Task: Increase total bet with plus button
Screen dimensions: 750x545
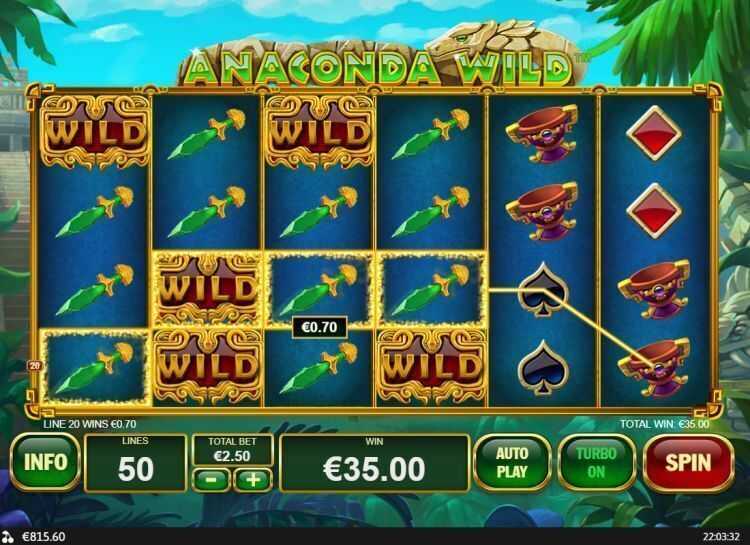Action: tap(252, 480)
